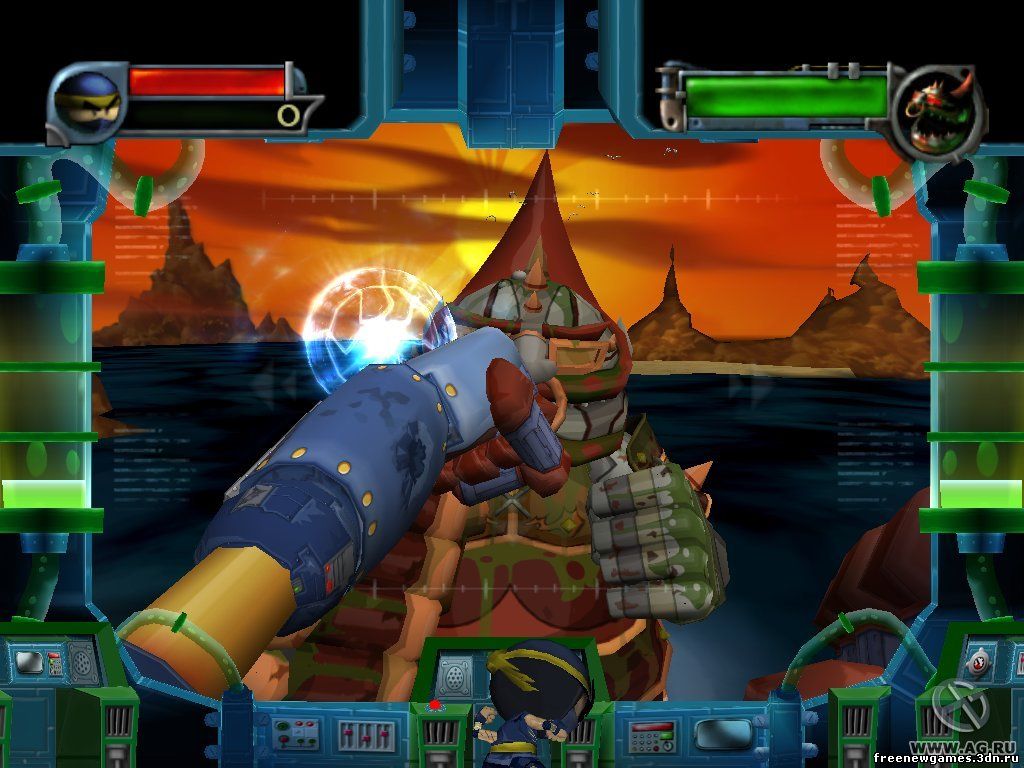Image resolution: width=1024 pixels, height=768 pixels.
Task: Click the blue-helmeted player portrait icon
Action: 84,102
